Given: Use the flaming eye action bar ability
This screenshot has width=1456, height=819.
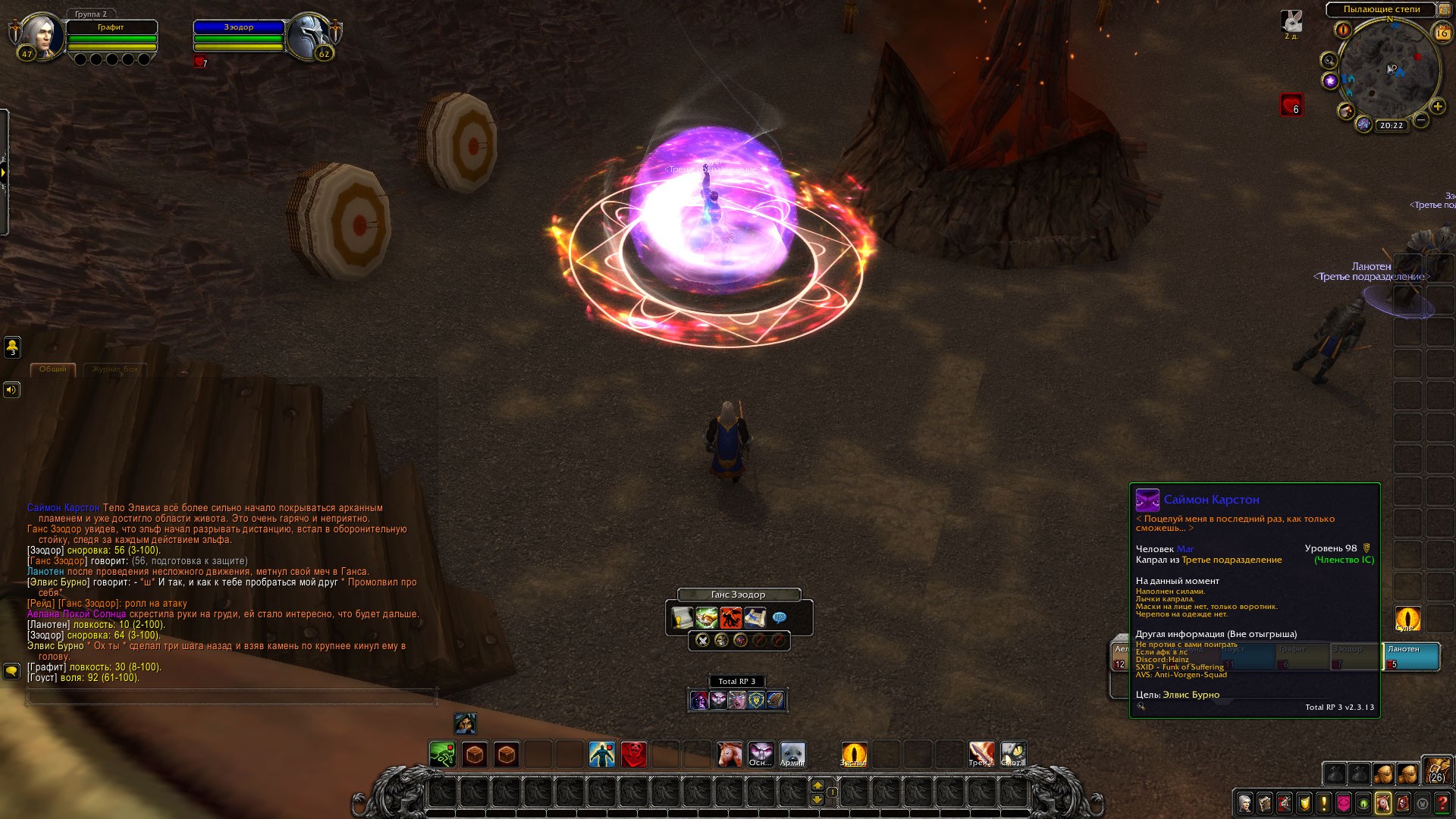Looking at the screenshot, I should click(854, 755).
